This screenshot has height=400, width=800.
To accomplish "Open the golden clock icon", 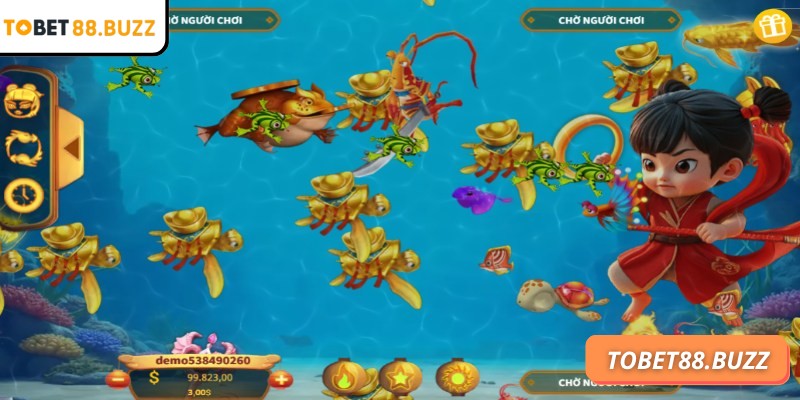I will pyautogui.click(x=23, y=193).
